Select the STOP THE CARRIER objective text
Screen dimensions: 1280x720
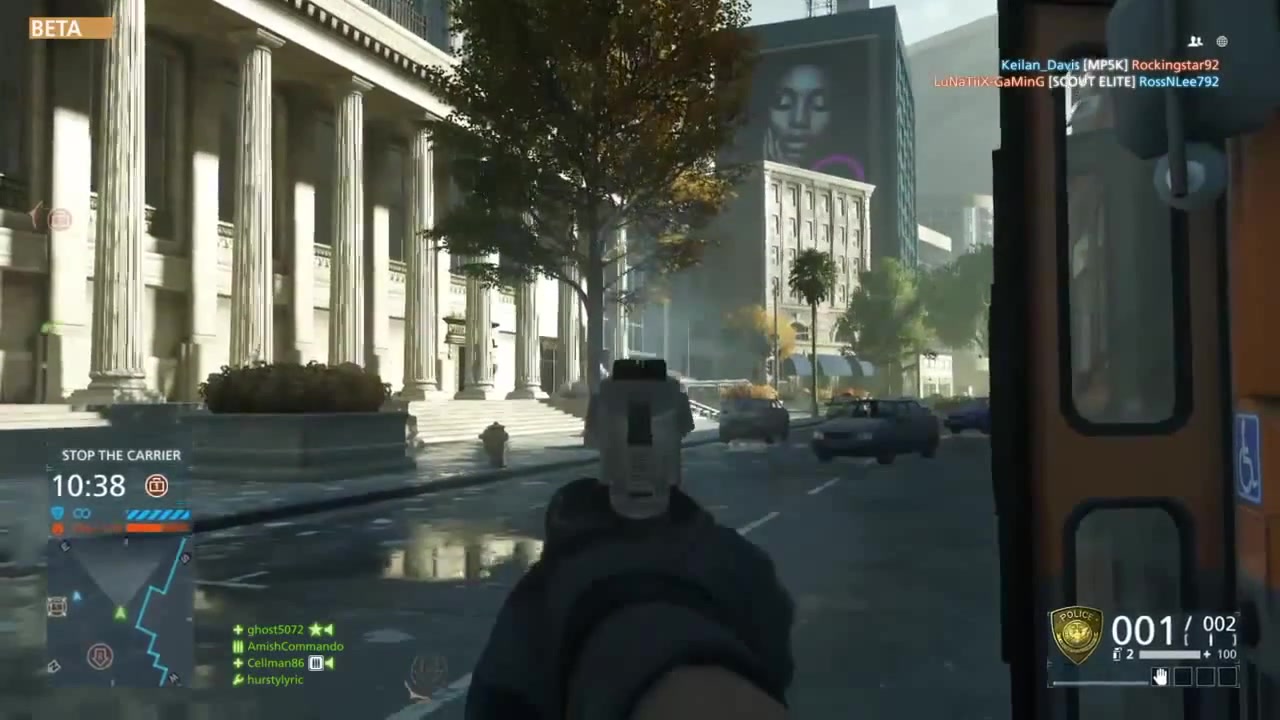pos(121,455)
